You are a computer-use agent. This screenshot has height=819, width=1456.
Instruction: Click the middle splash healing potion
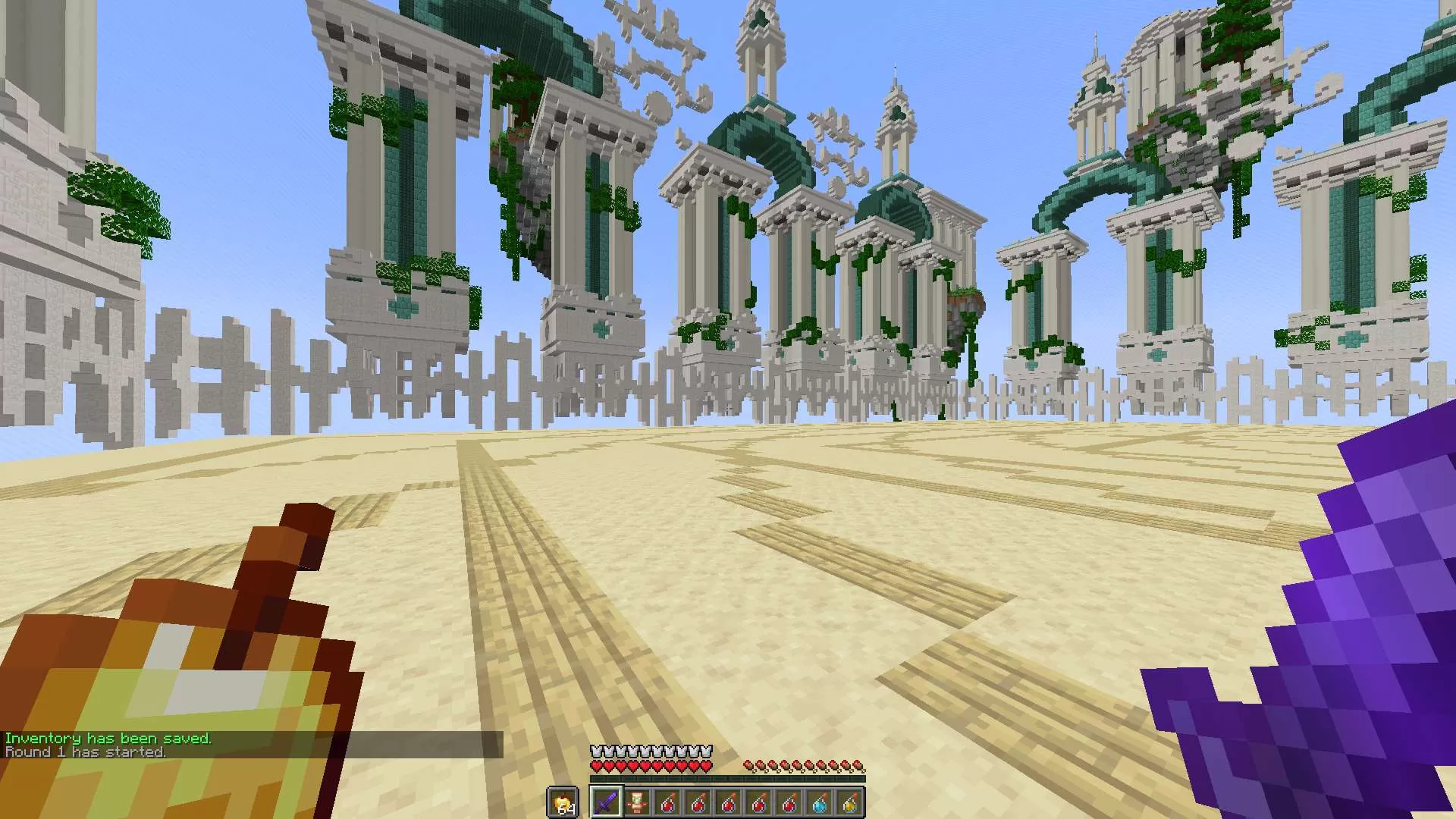pyautogui.click(x=730, y=802)
